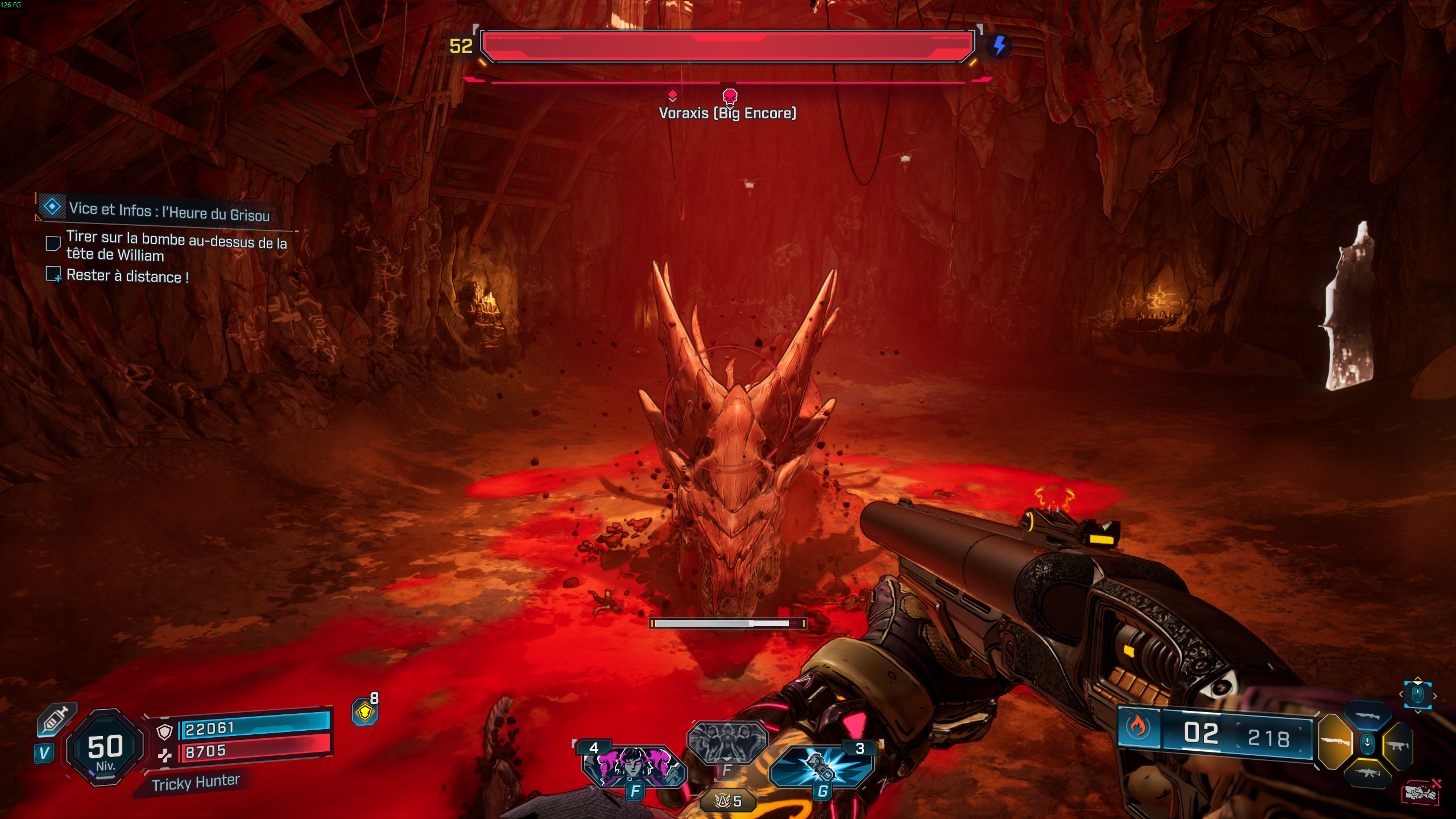Check the 'Rester à distance !' objective box
Image resolution: width=1456 pixels, height=819 pixels.
click(53, 275)
